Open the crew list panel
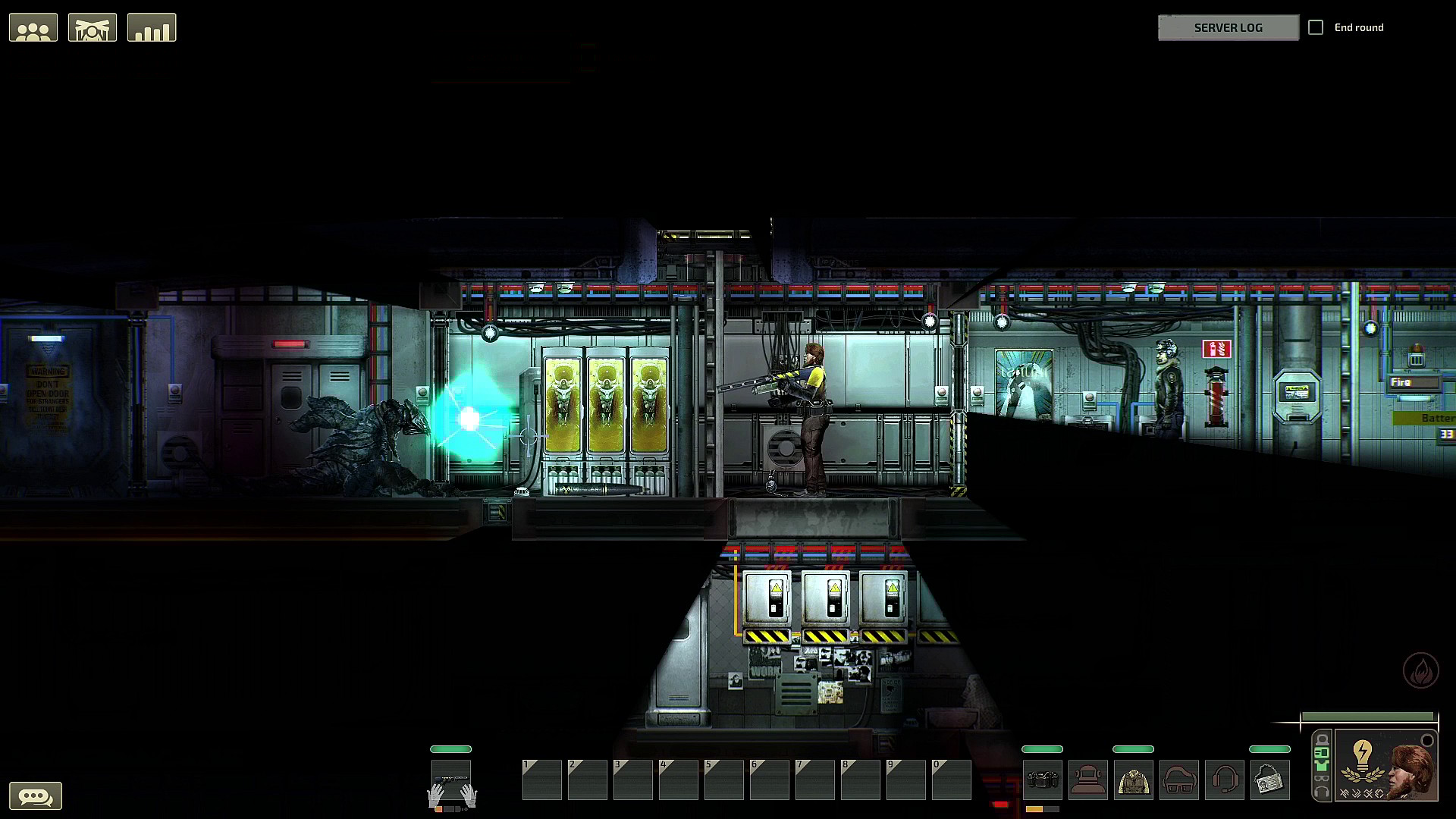Screen dimensions: 1456x819 (33, 27)
